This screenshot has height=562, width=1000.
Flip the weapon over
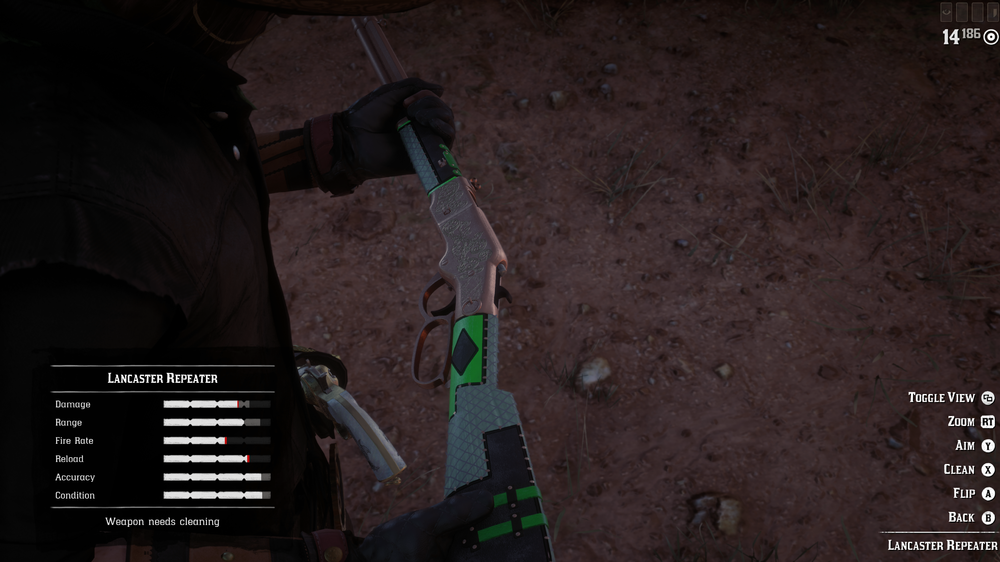pos(964,494)
